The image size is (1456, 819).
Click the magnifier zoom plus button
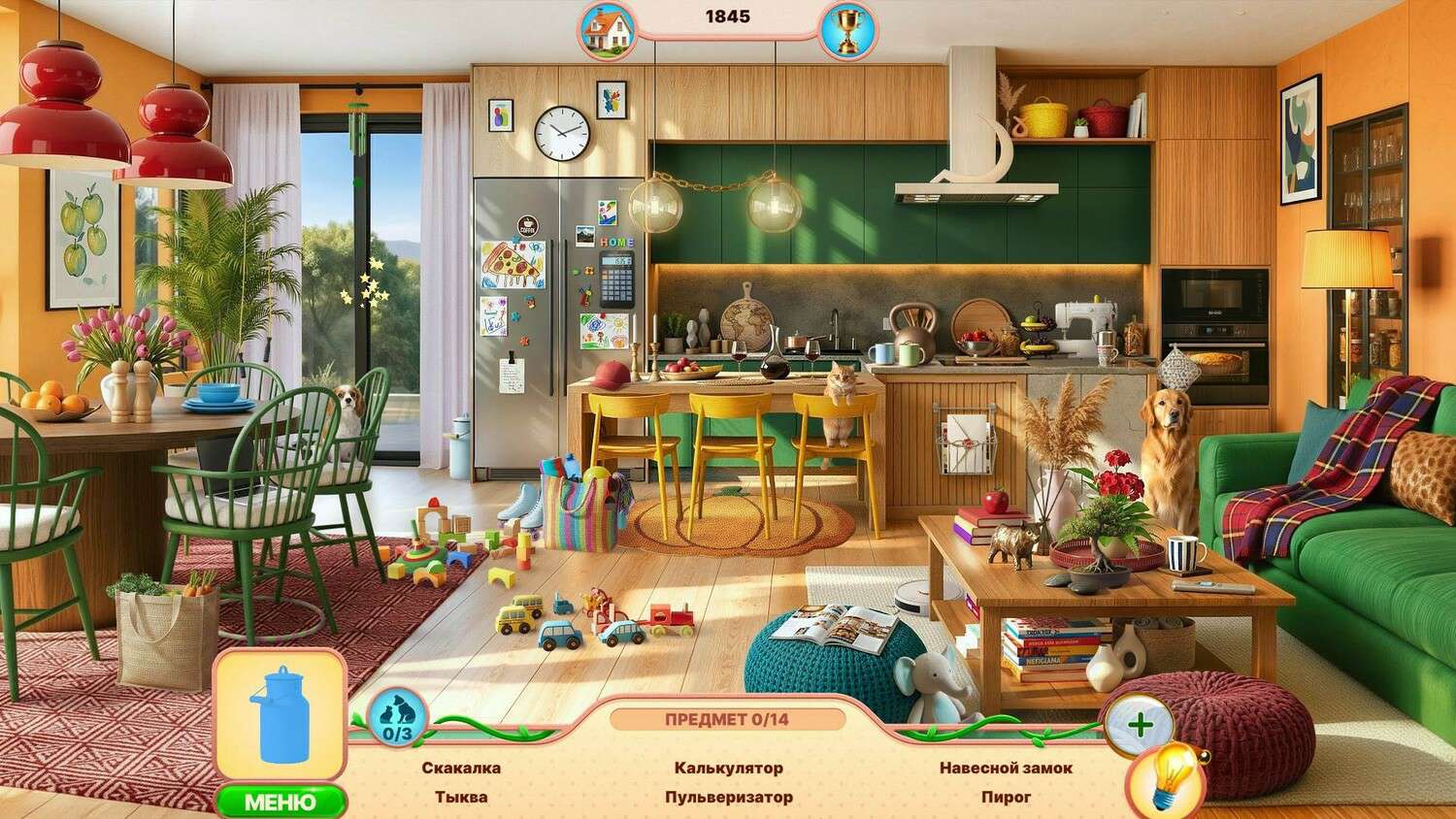coord(1140,724)
